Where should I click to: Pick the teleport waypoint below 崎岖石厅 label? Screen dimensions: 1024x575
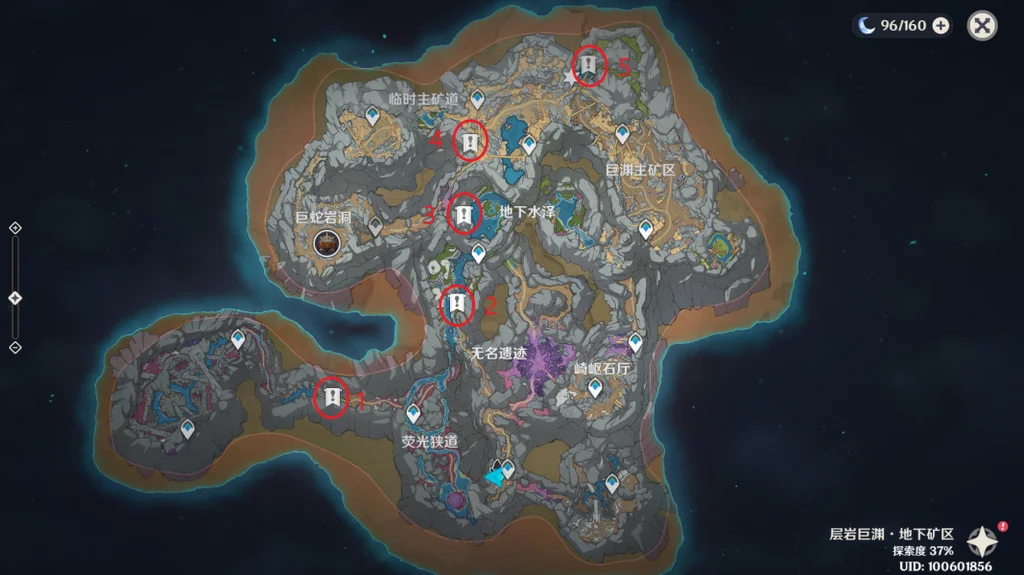[x=595, y=388]
